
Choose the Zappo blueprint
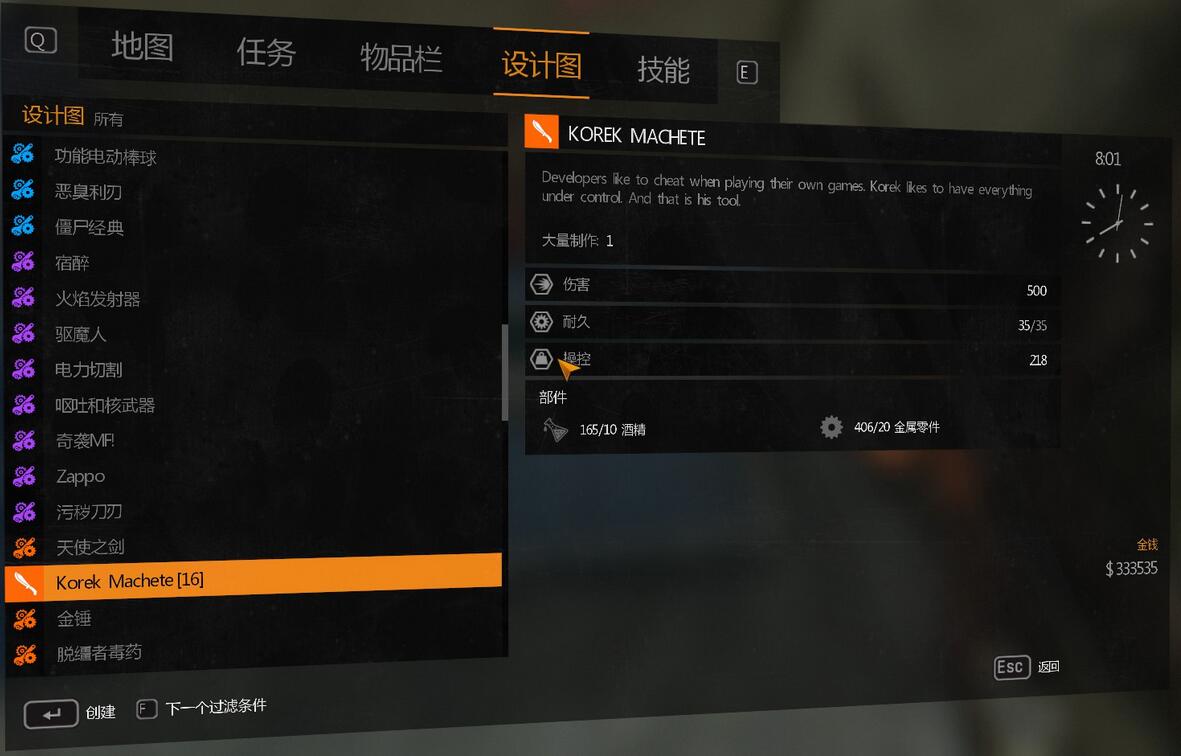click(x=80, y=477)
